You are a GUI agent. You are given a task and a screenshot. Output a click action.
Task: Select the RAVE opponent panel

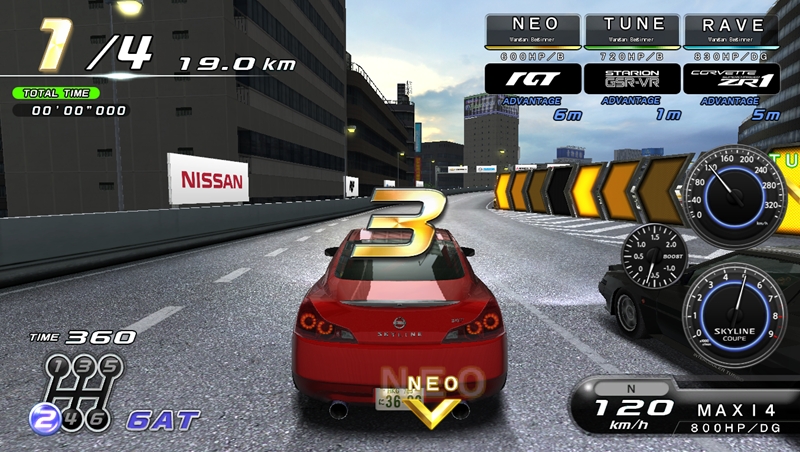click(732, 30)
